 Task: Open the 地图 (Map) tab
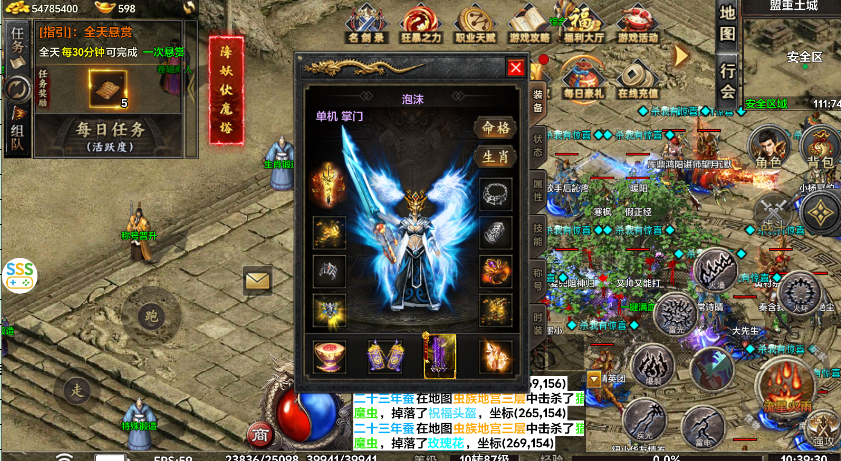[x=728, y=29]
